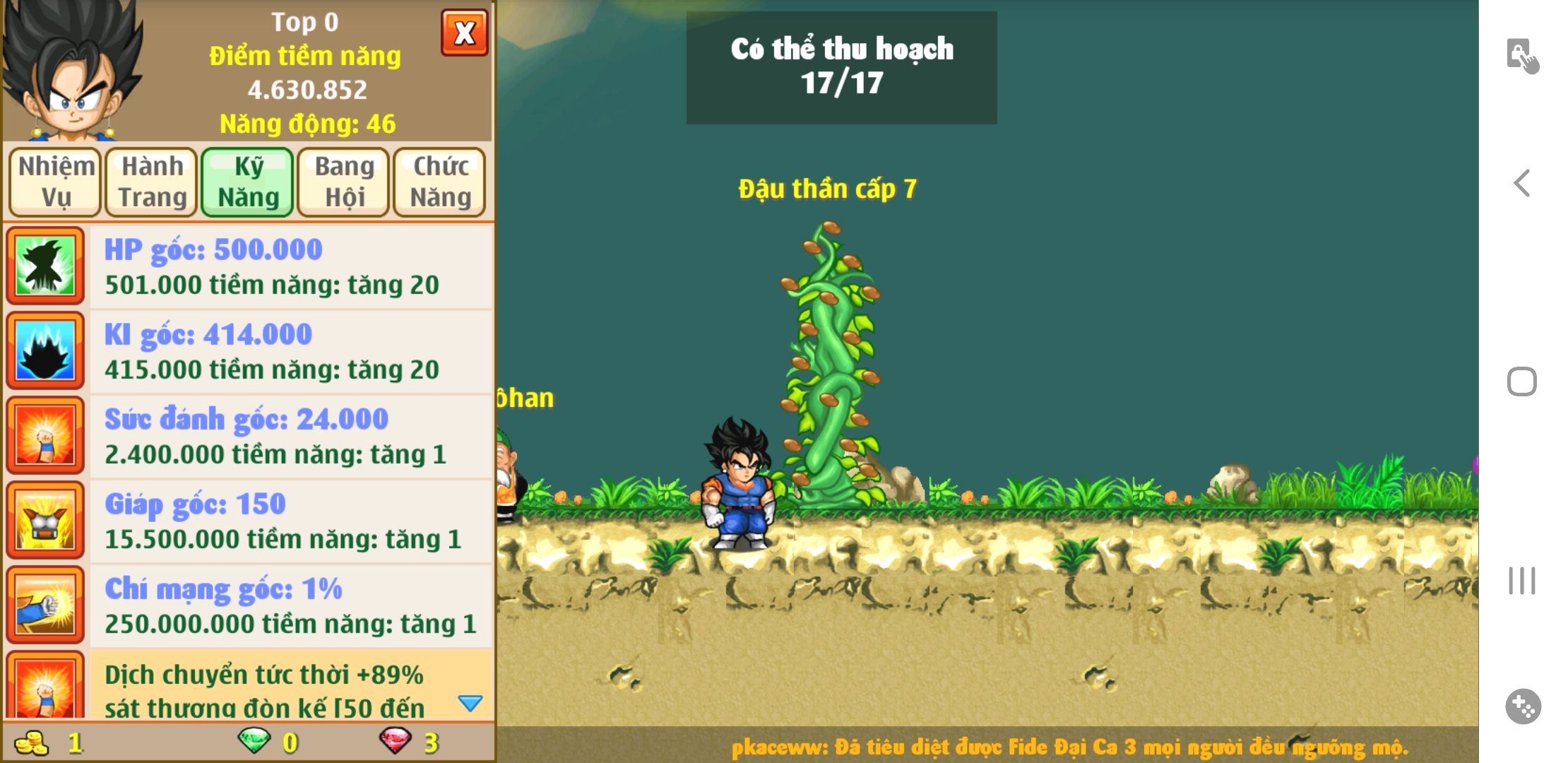Image resolution: width=1568 pixels, height=763 pixels.
Task: Show the Bang Hội tab
Action: (344, 182)
